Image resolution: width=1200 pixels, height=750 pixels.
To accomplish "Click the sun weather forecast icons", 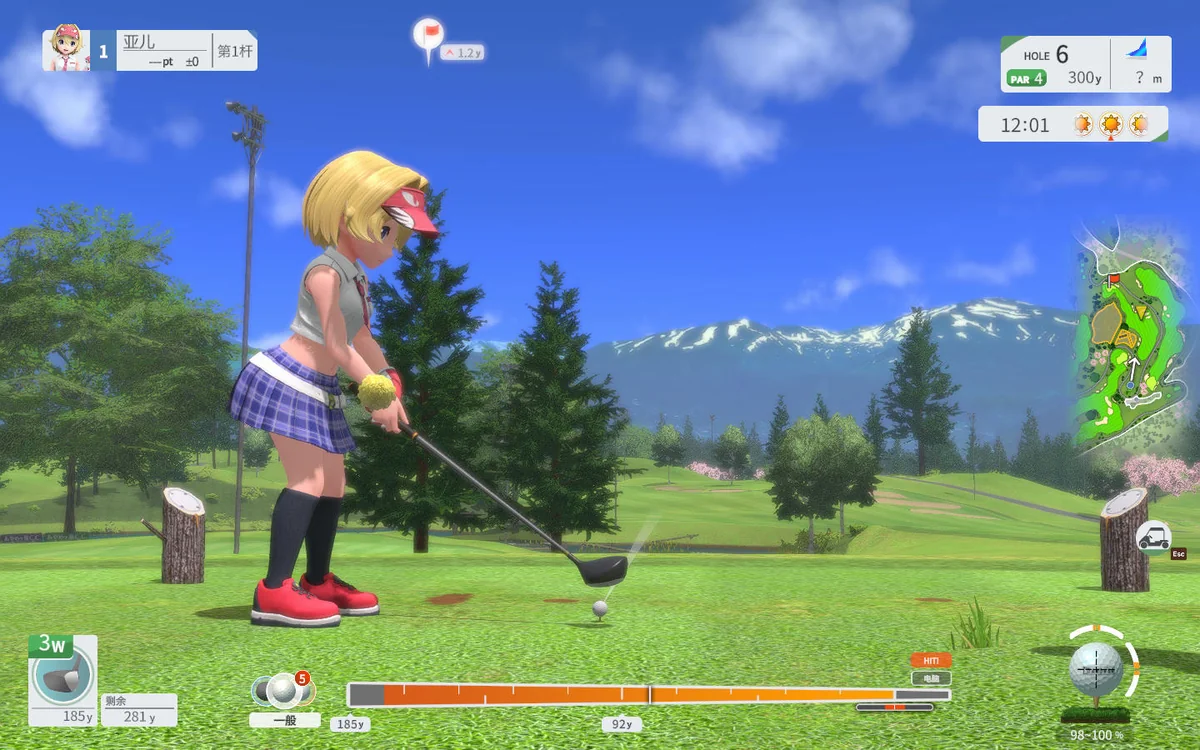I will (1110, 125).
